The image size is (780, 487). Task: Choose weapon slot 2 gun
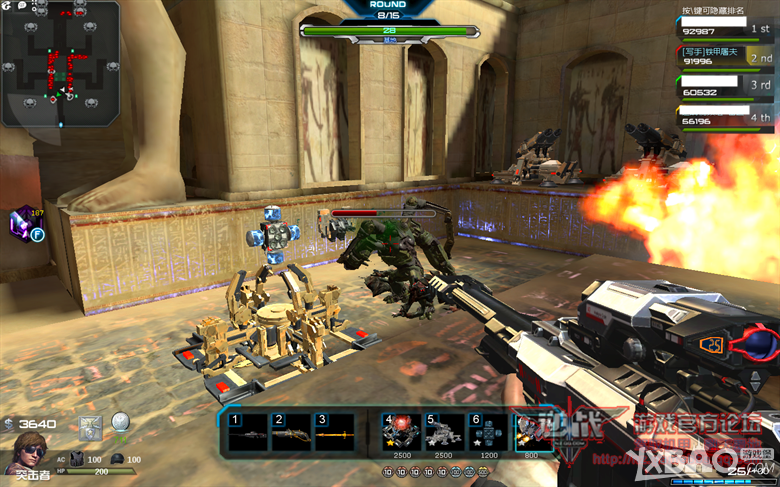pos(291,432)
